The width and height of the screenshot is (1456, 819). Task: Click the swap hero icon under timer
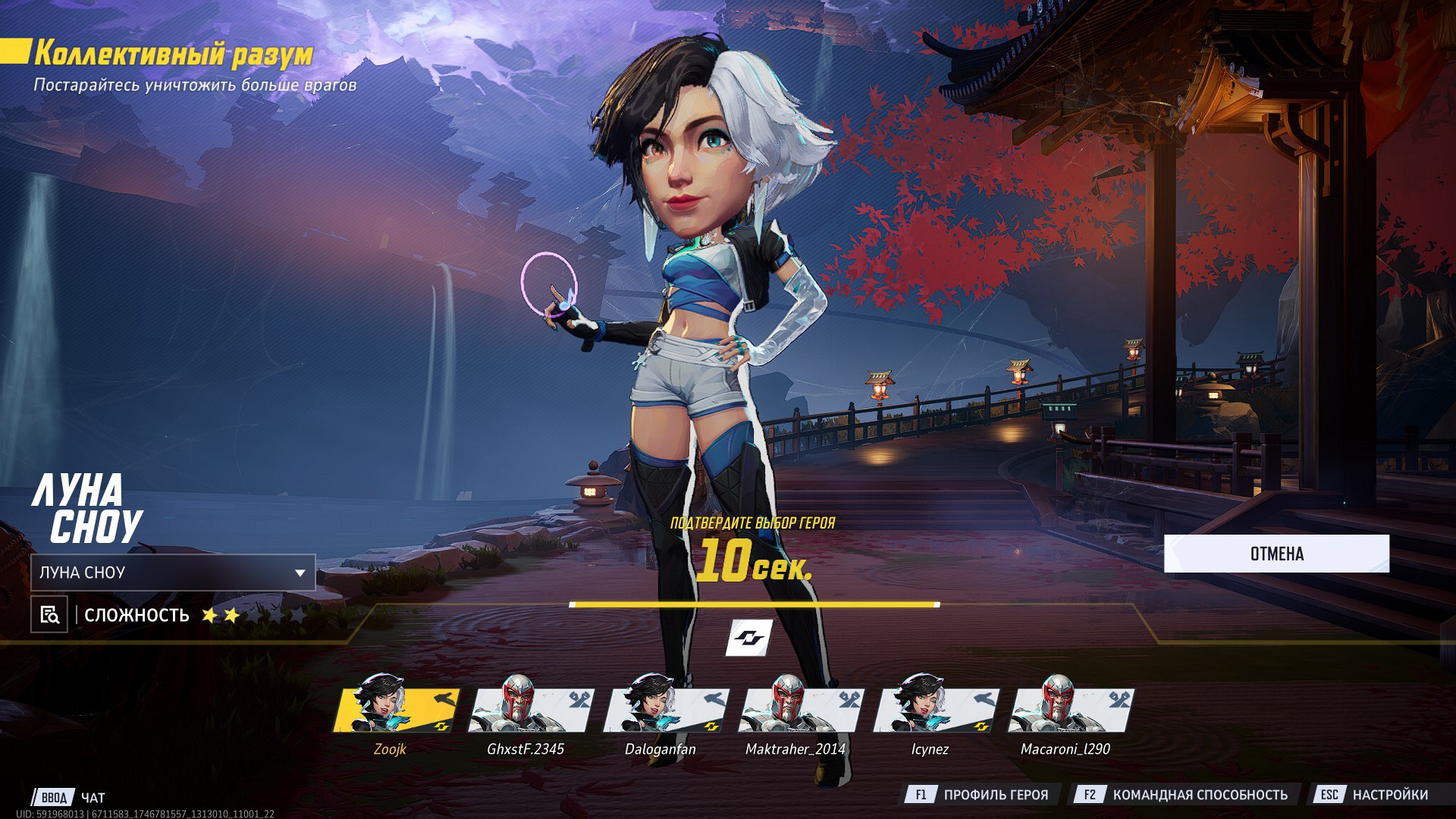748,637
